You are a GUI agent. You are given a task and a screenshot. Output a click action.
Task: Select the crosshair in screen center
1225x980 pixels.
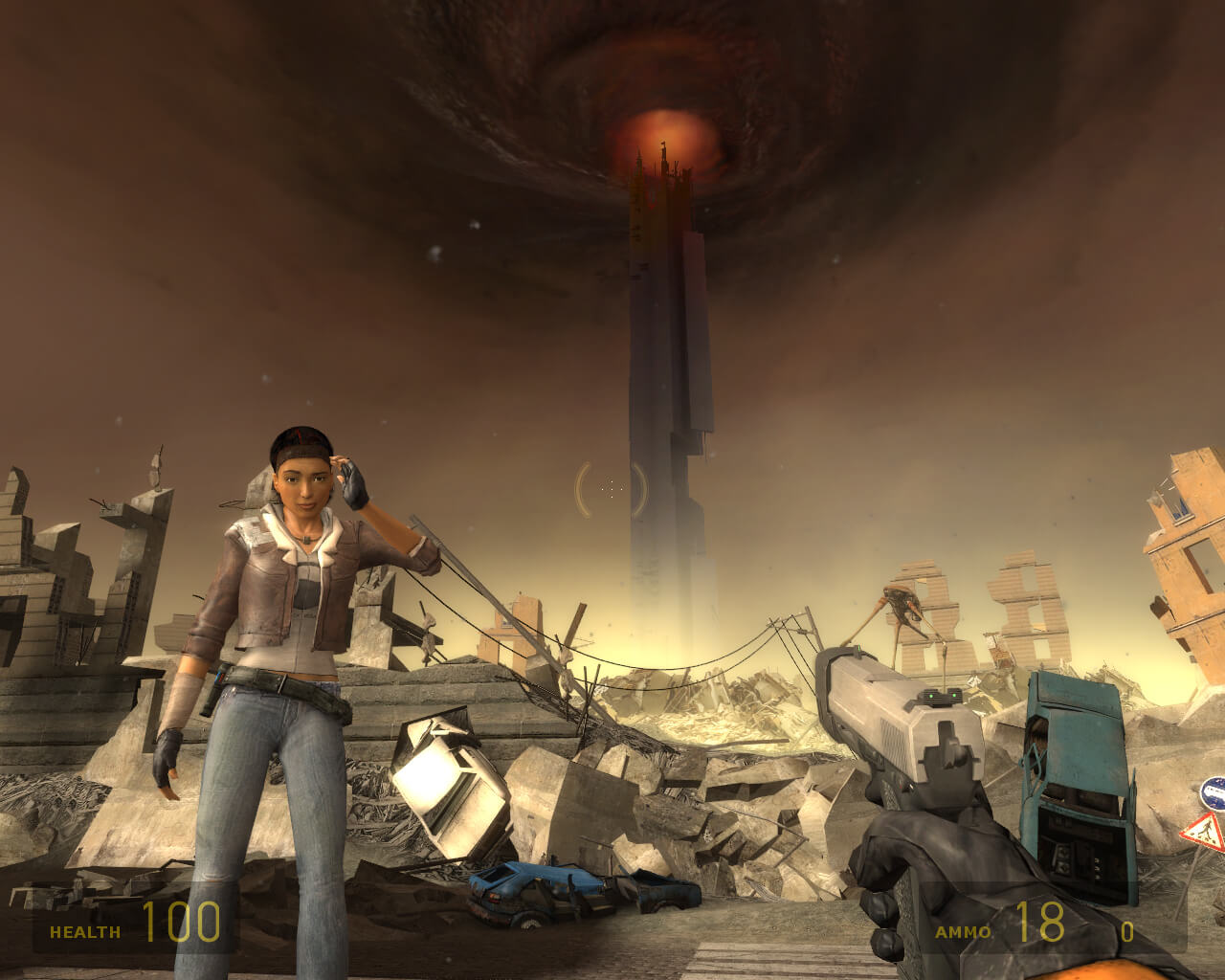611,488
